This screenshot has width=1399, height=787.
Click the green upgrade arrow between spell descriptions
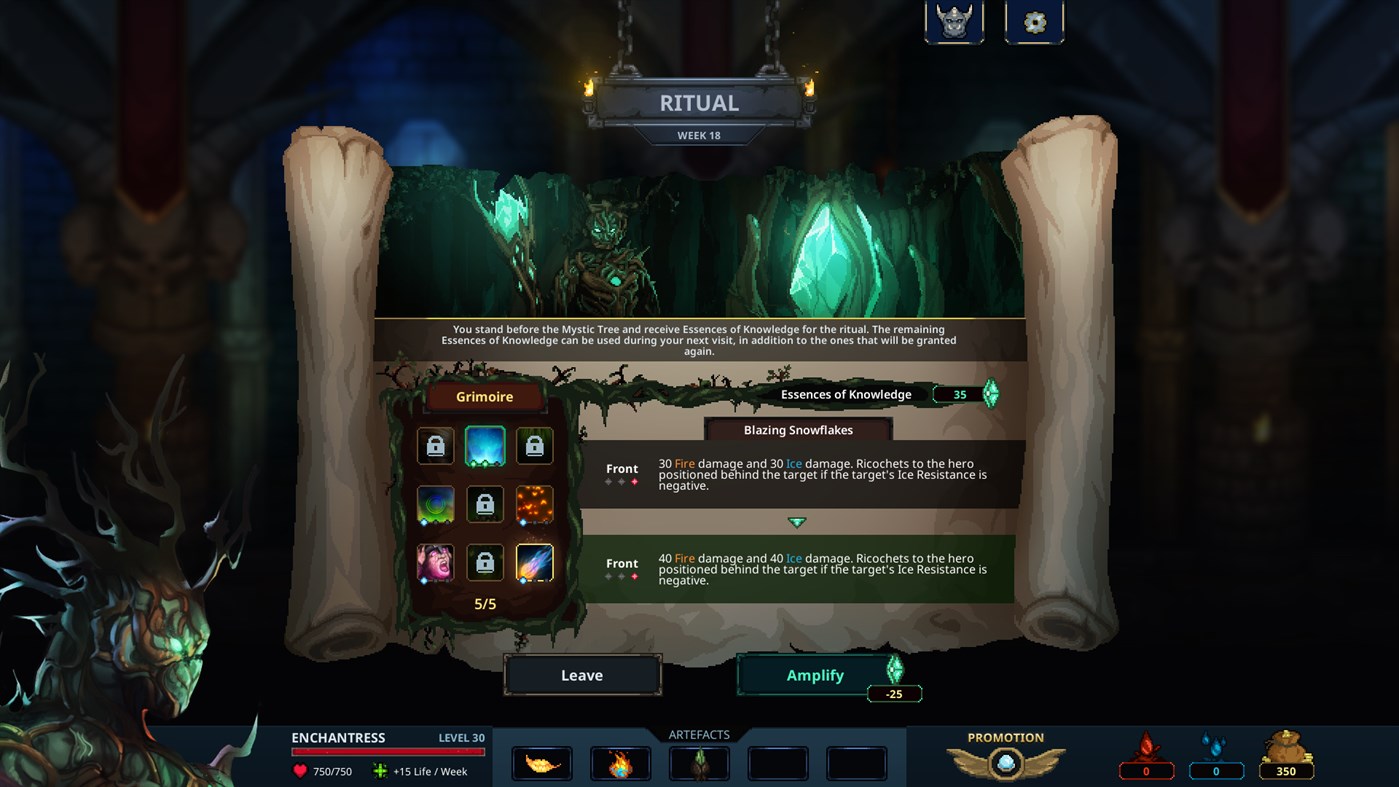point(796,521)
